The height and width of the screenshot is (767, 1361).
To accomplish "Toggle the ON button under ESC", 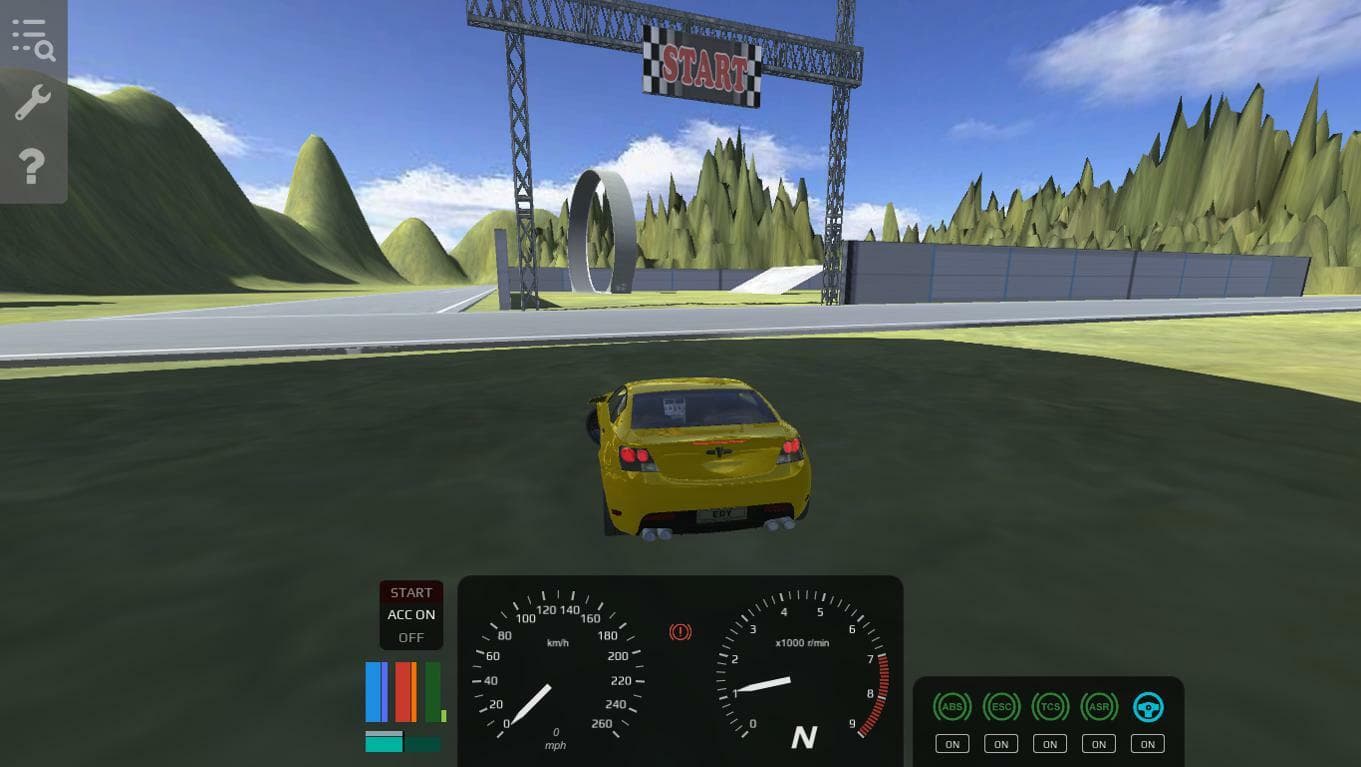I will (1001, 744).
